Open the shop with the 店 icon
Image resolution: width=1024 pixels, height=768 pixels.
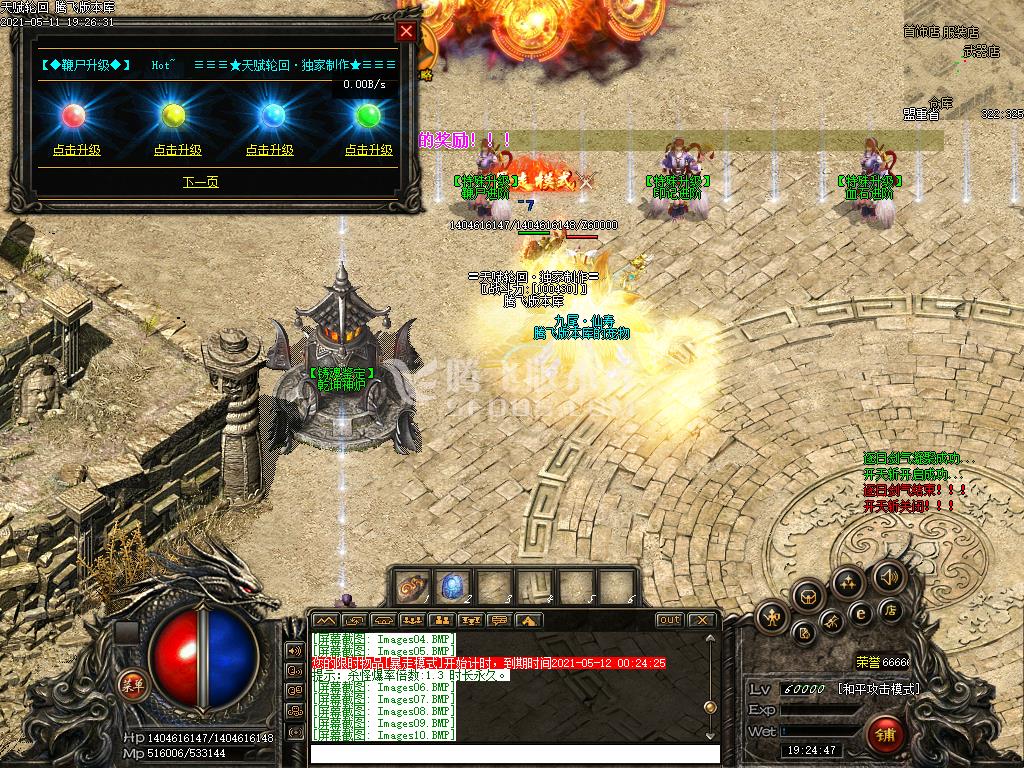(889, 610)
